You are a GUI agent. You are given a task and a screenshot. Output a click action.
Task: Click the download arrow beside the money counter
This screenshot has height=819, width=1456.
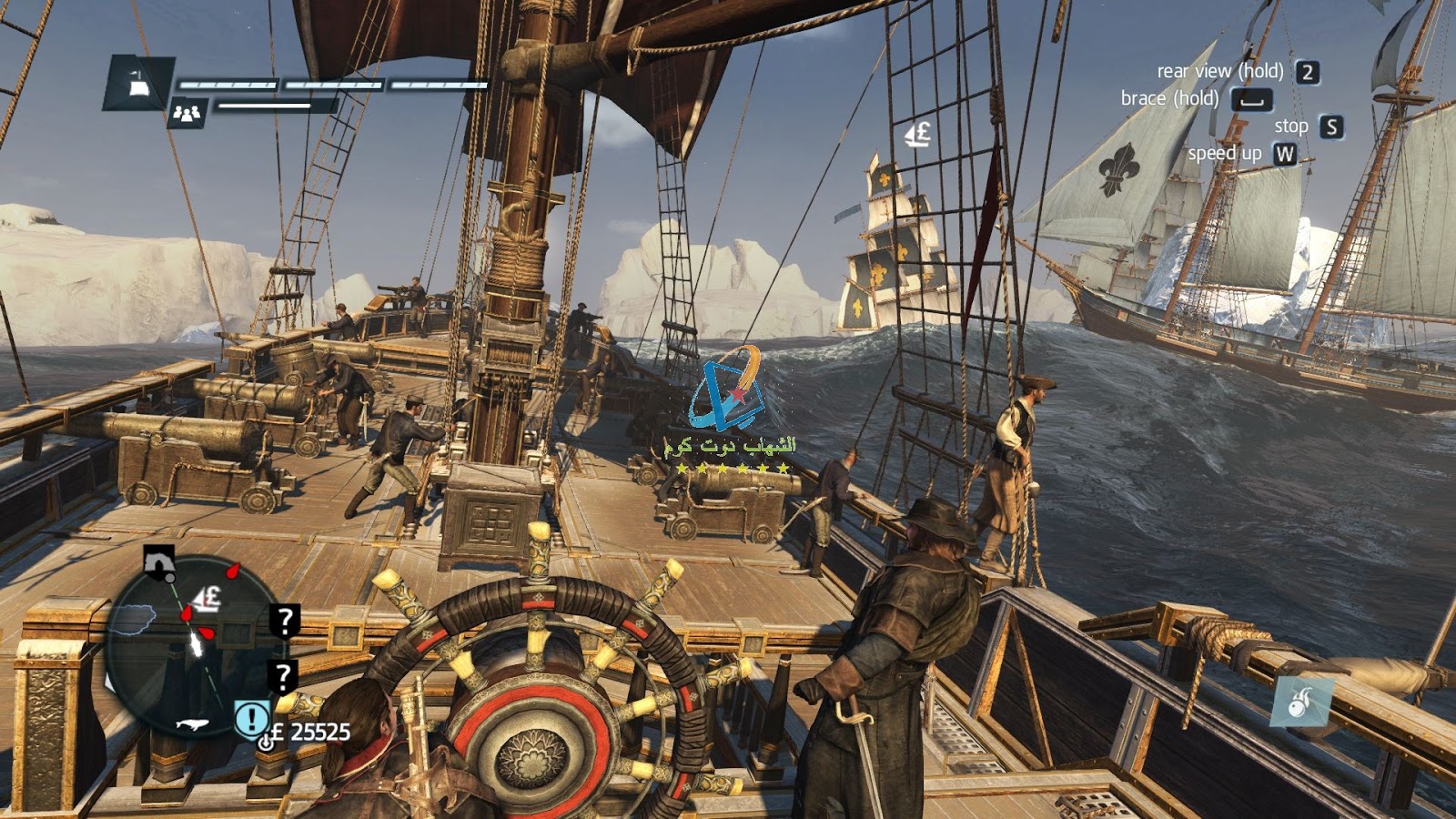[265, 741]
